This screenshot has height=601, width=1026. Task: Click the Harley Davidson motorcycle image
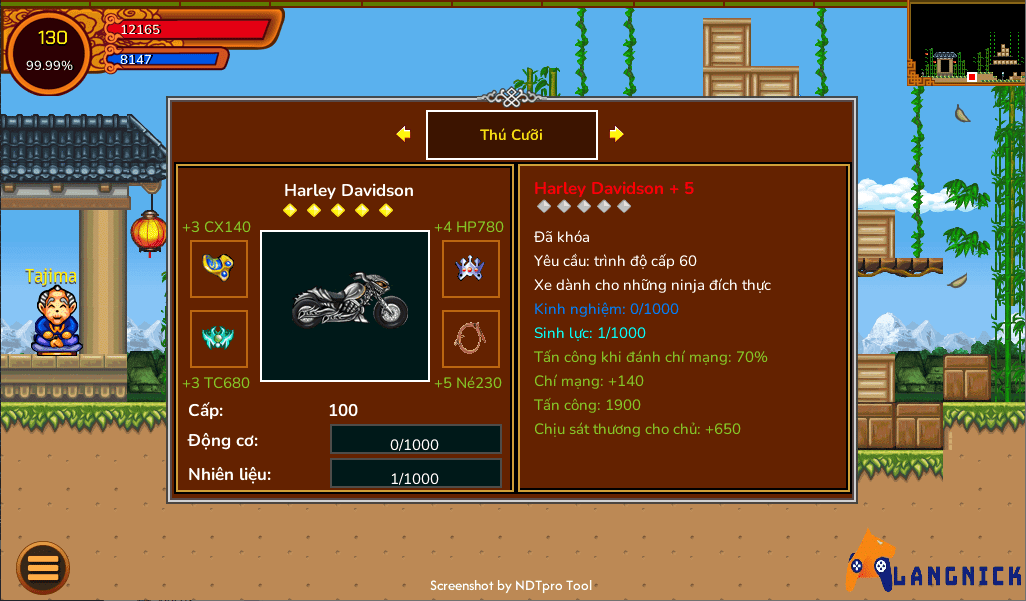pyautogui.click(x=345, y=305)
